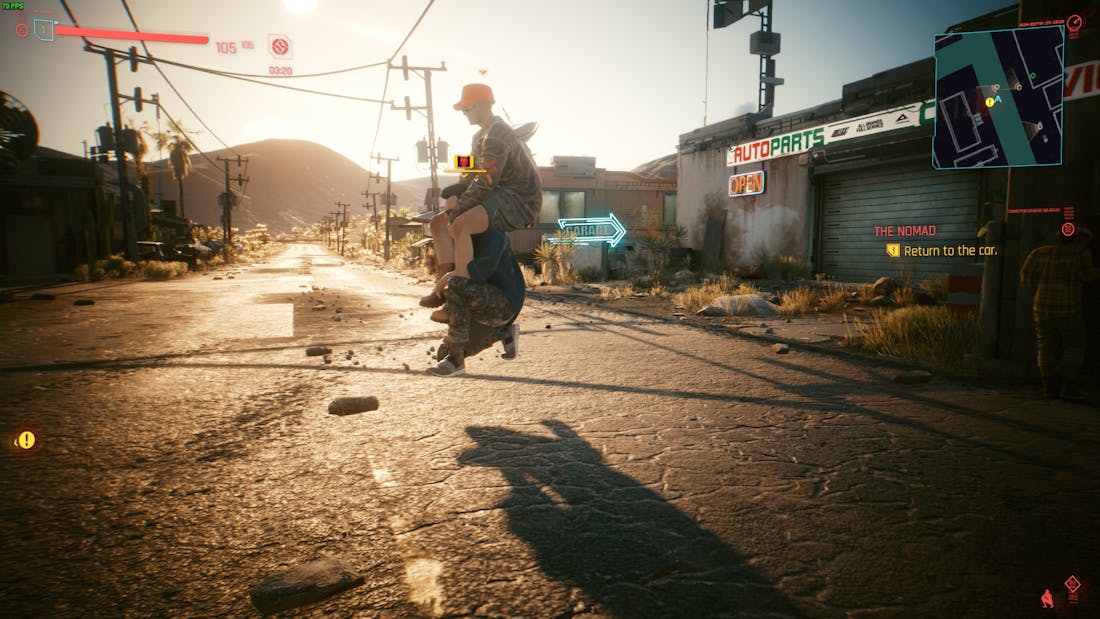Click the round compass icon above the minimap
Screen dimensions: 1100x619
[1074, 22]
